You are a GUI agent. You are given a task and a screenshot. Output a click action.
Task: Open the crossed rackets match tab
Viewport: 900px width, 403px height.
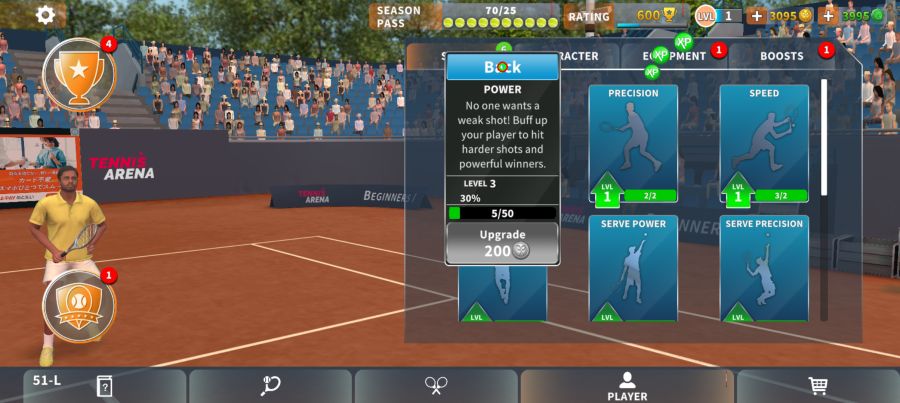coord(436,386)
